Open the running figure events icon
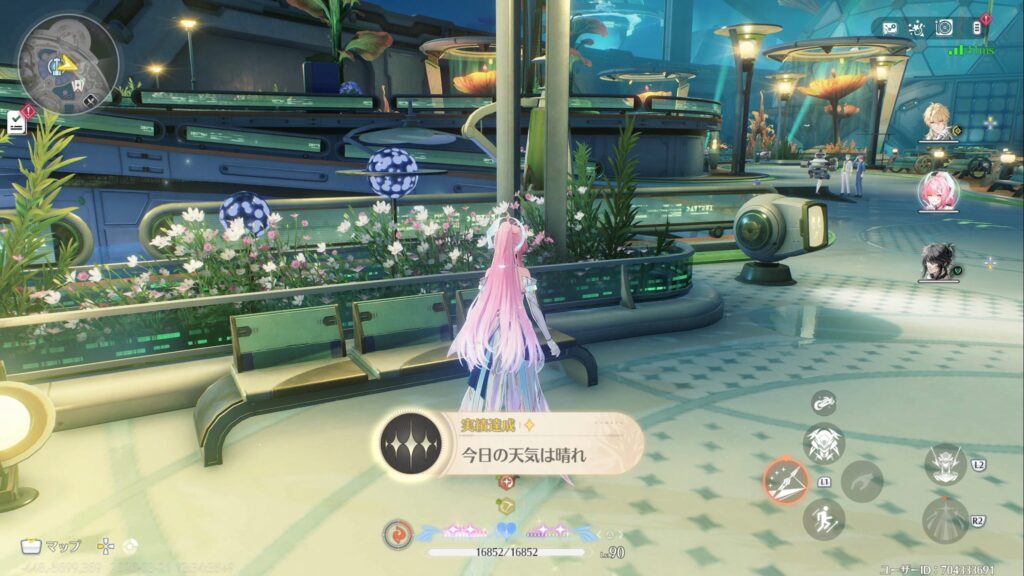The image size is (1024, 576). point(916,28)
